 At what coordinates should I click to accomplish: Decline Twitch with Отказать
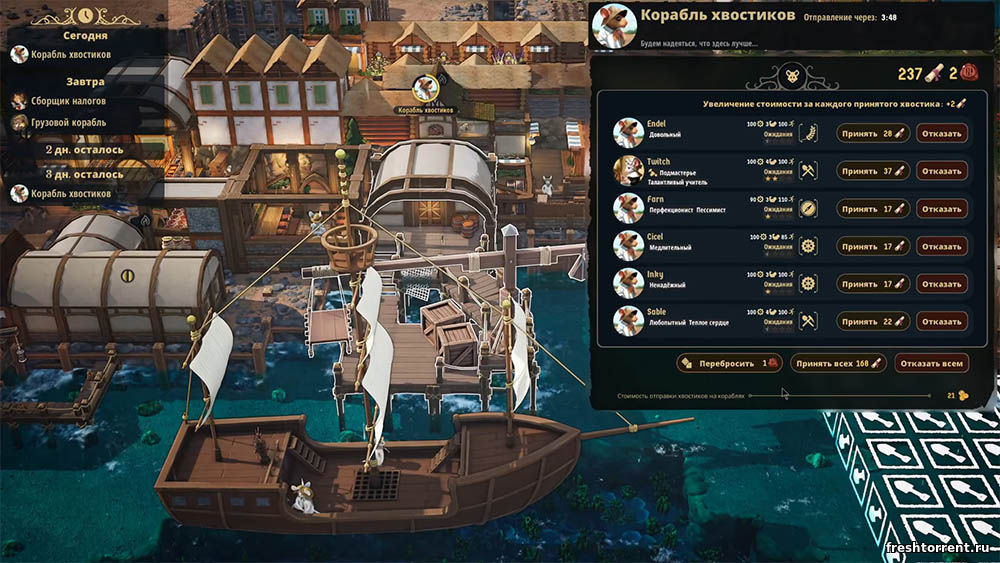941,171
